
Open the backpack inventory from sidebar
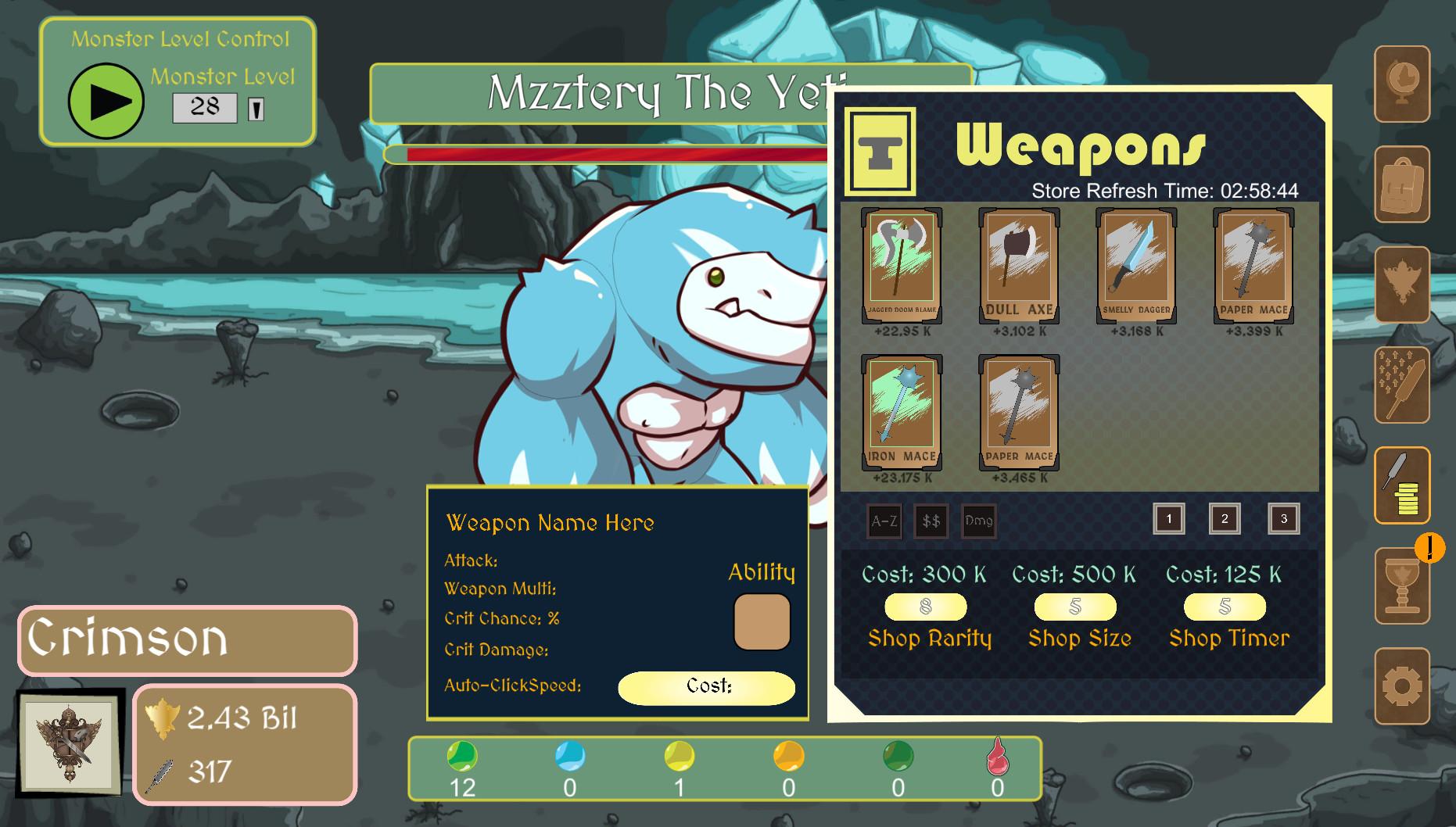pyautogui.click(x=1402, y=184)
